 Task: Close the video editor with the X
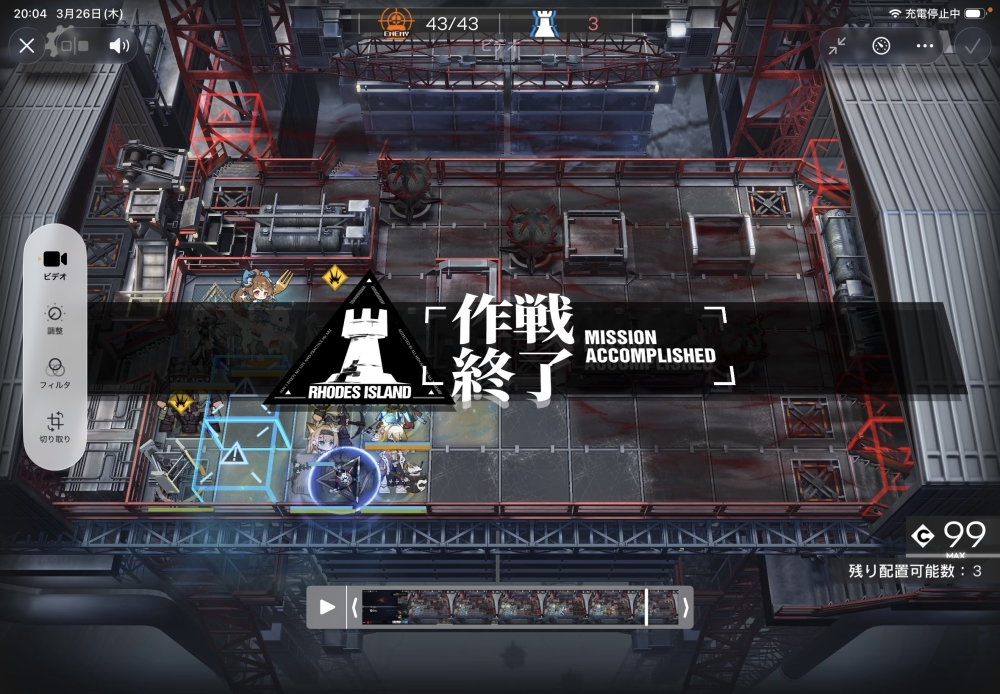[27, 45]
